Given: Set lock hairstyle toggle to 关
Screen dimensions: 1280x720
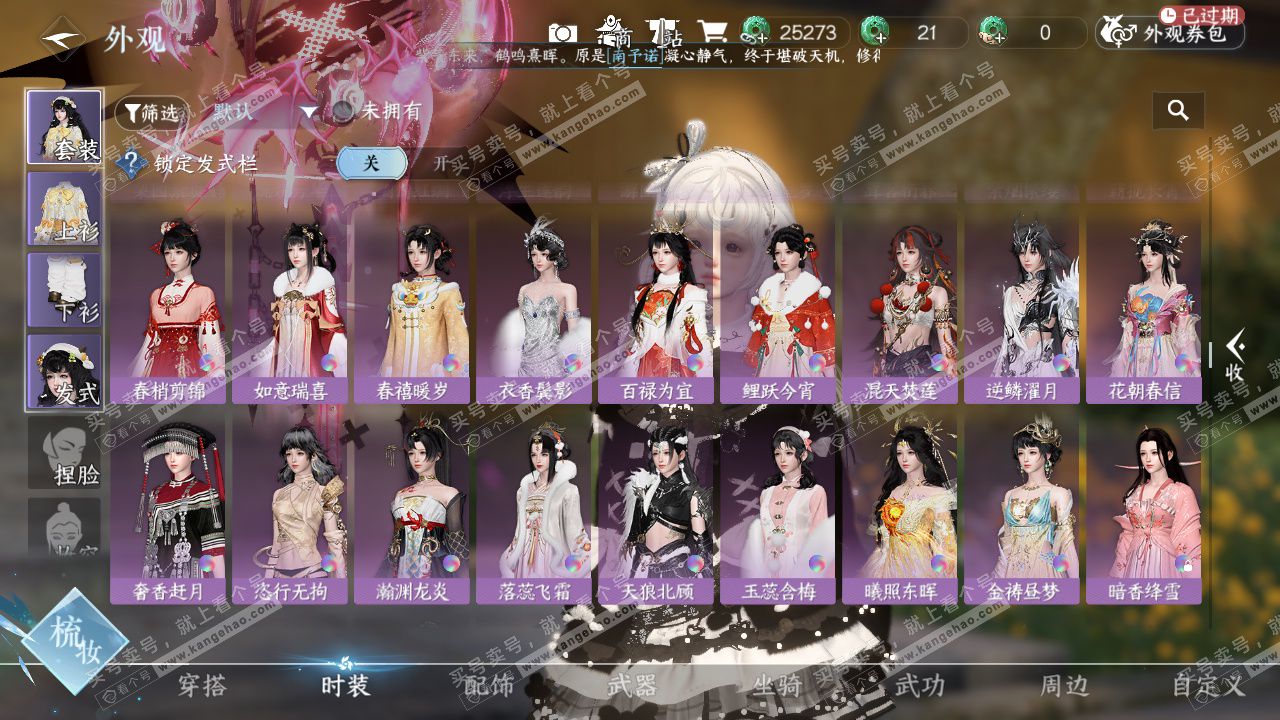Looking at the screenshot, I should (x=371, y=163).
